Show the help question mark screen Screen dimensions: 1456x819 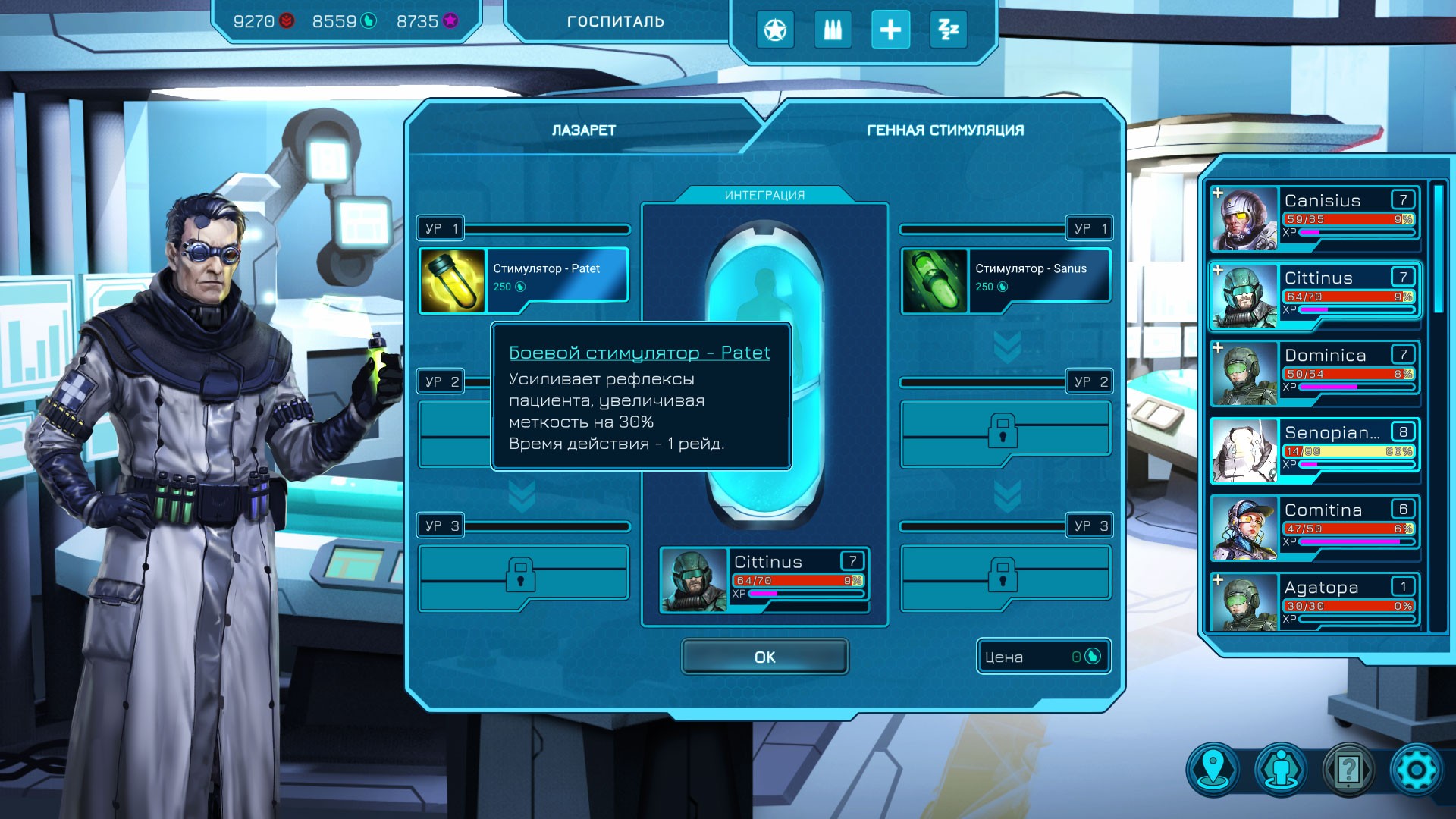1348,769
